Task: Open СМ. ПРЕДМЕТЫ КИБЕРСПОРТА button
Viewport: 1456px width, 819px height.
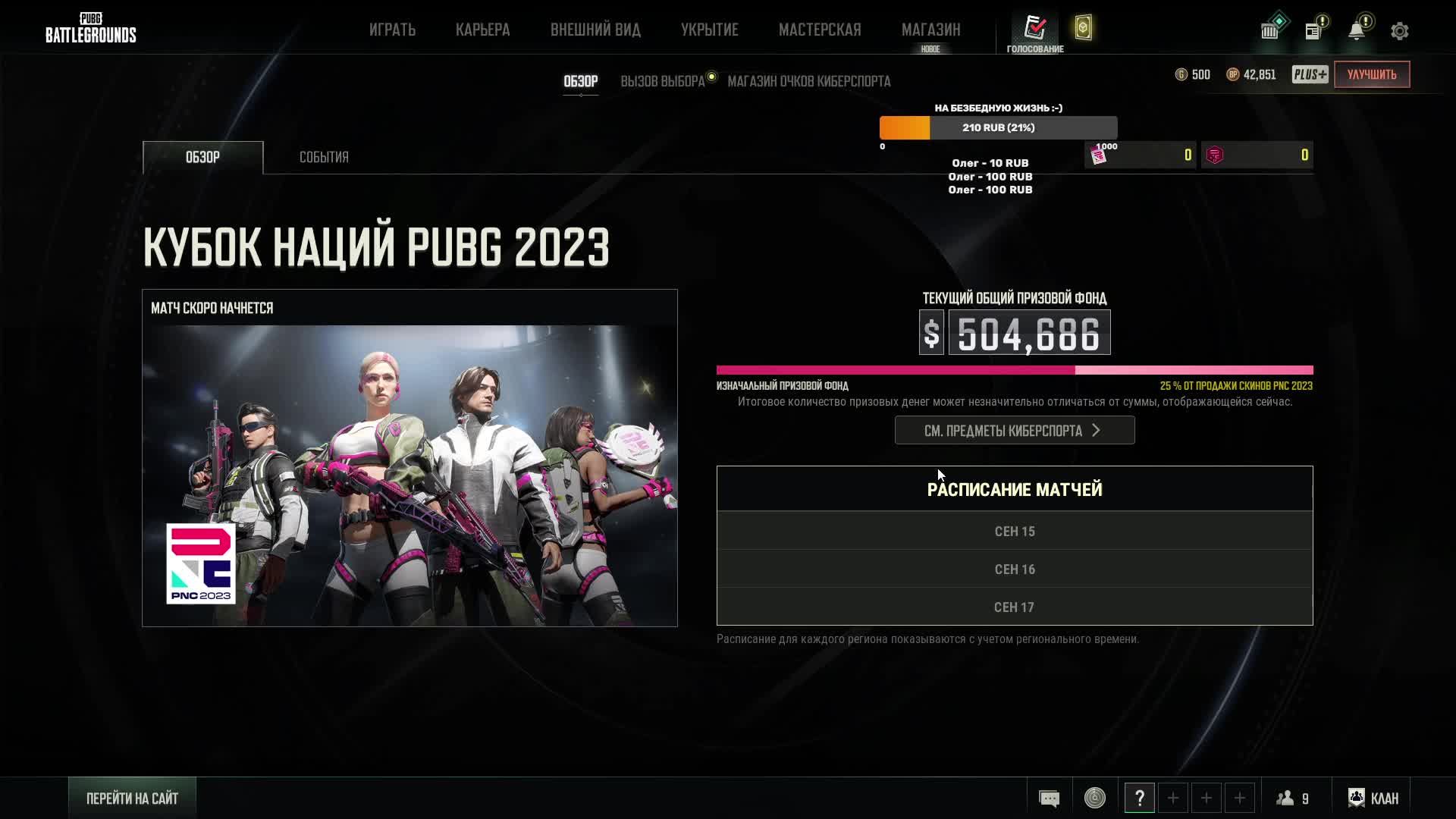Action: (x=1015, y=430)
